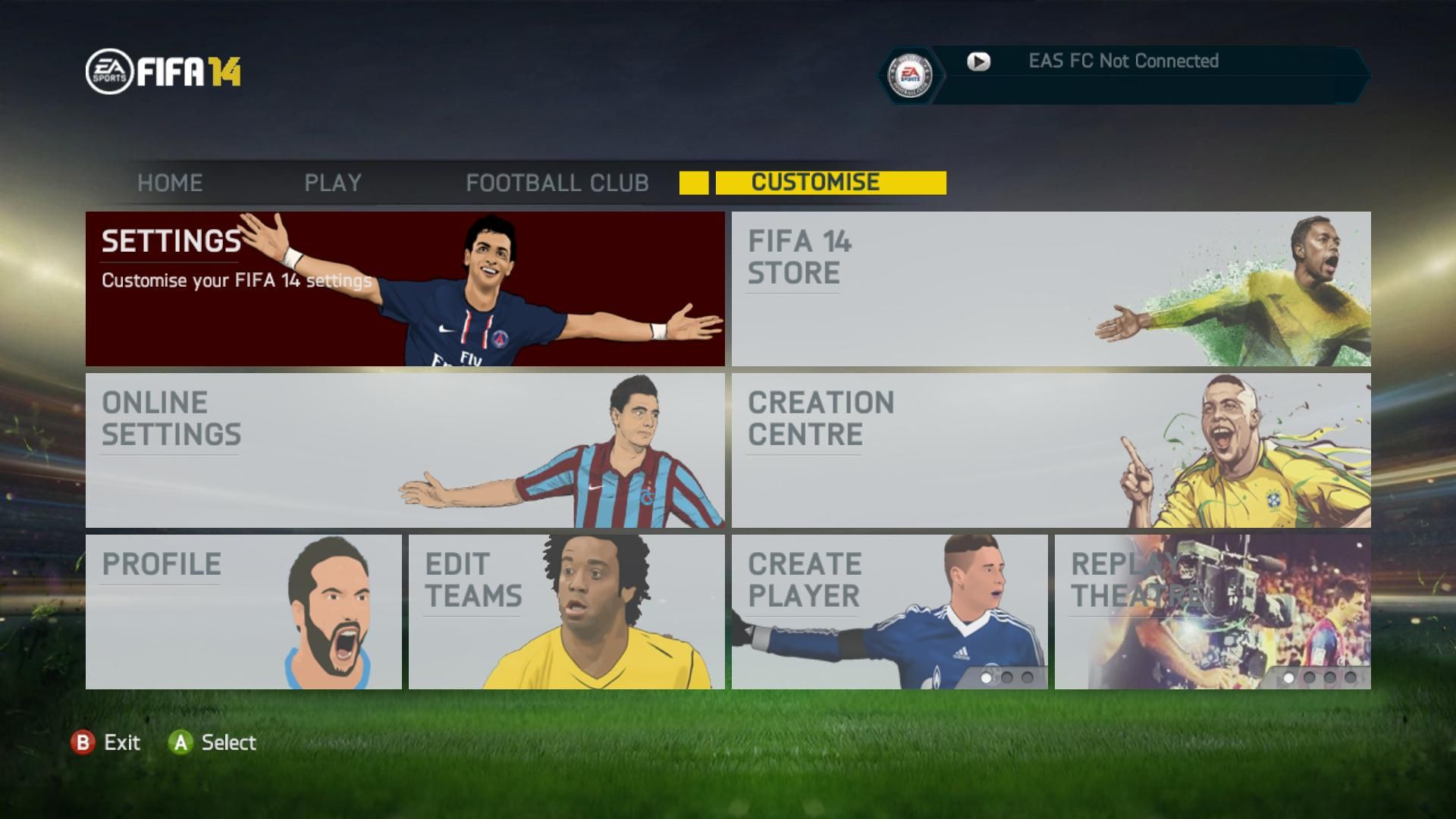Viewport: 1456px width, 819px height.
Task: Open the PROFILE tile
Action: 243,612
